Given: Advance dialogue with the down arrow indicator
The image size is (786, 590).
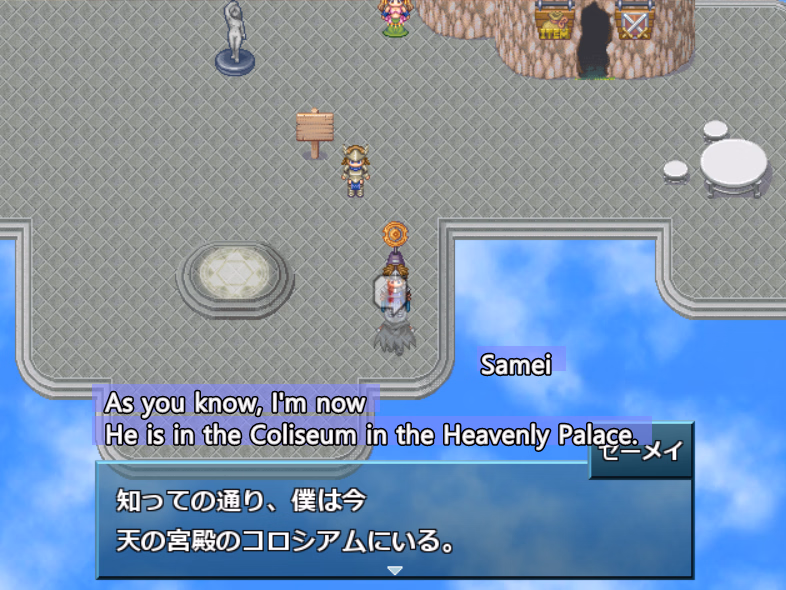Looking at the screenshot, I should point(394,570).
